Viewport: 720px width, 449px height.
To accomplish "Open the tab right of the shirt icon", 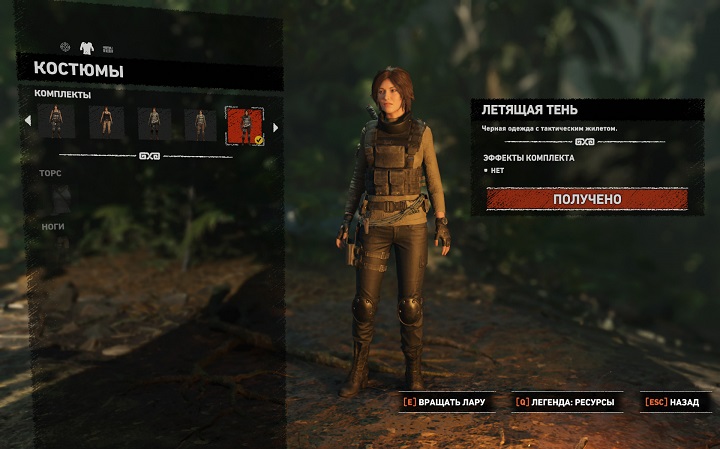I will tap(108, 48).
